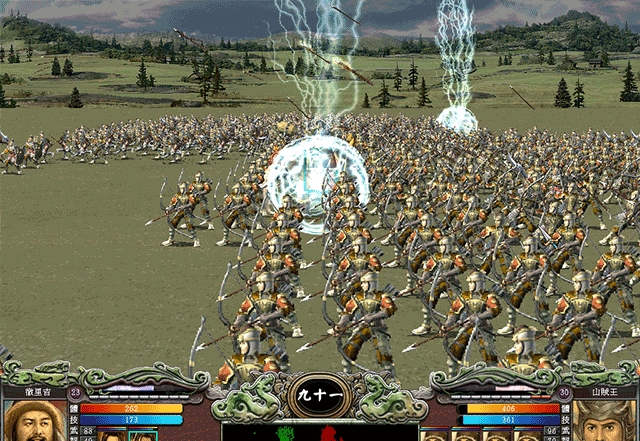Click the red and green battlefield minimap
Image resolution: width=640 pixels, height=441 pixels.
tap(320, 432)
